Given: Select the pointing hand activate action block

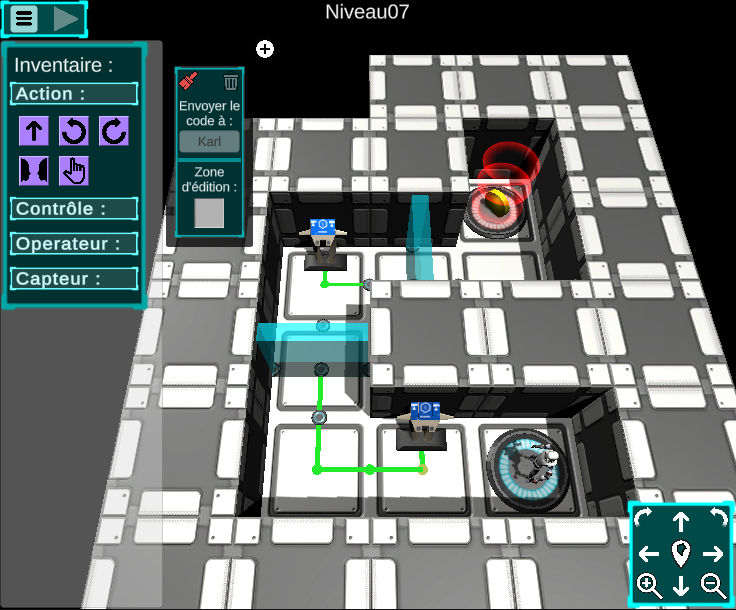Looking at the screenshot, I should [74, 171].
